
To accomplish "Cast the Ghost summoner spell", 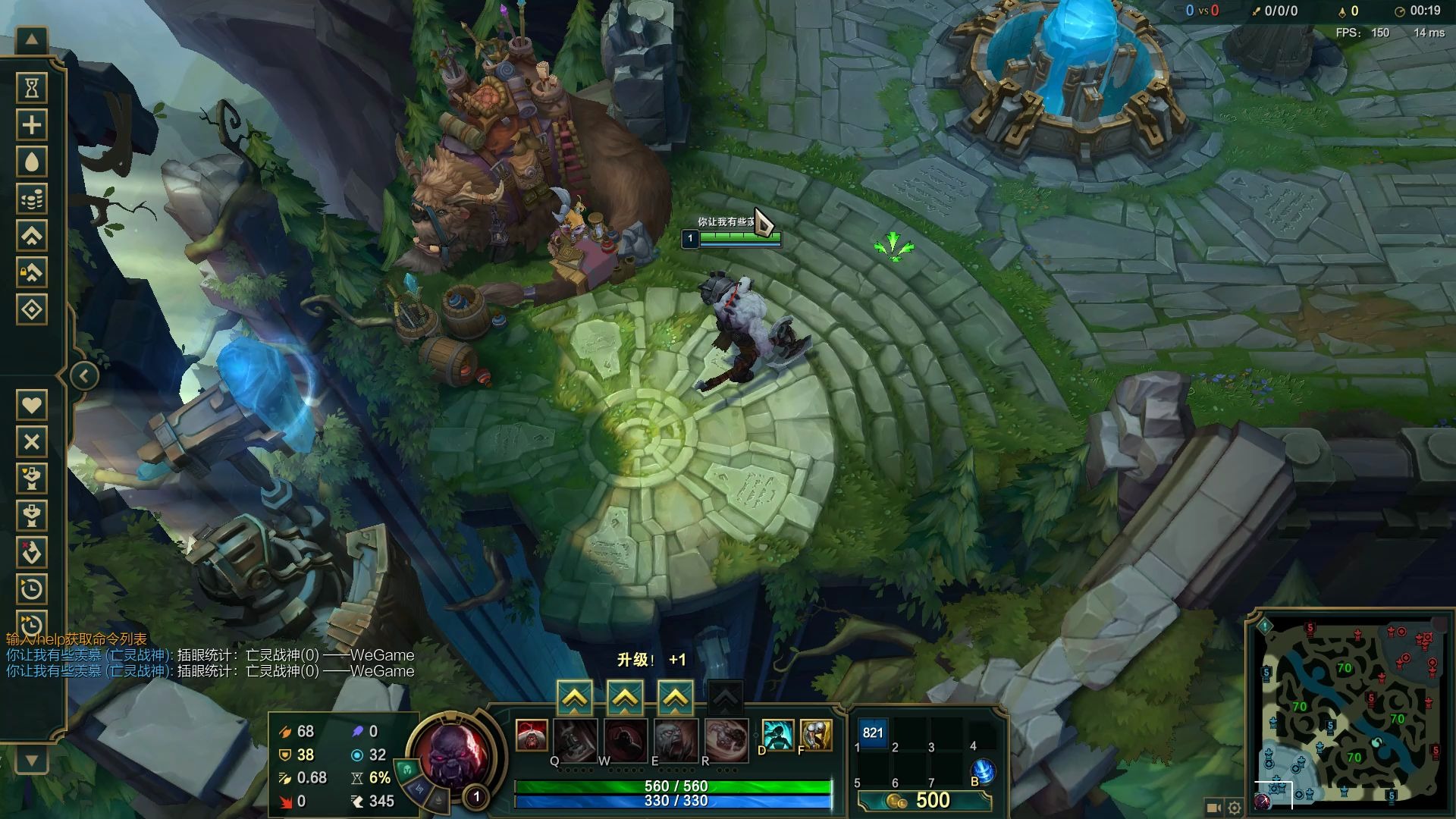I will click(777, 734).
